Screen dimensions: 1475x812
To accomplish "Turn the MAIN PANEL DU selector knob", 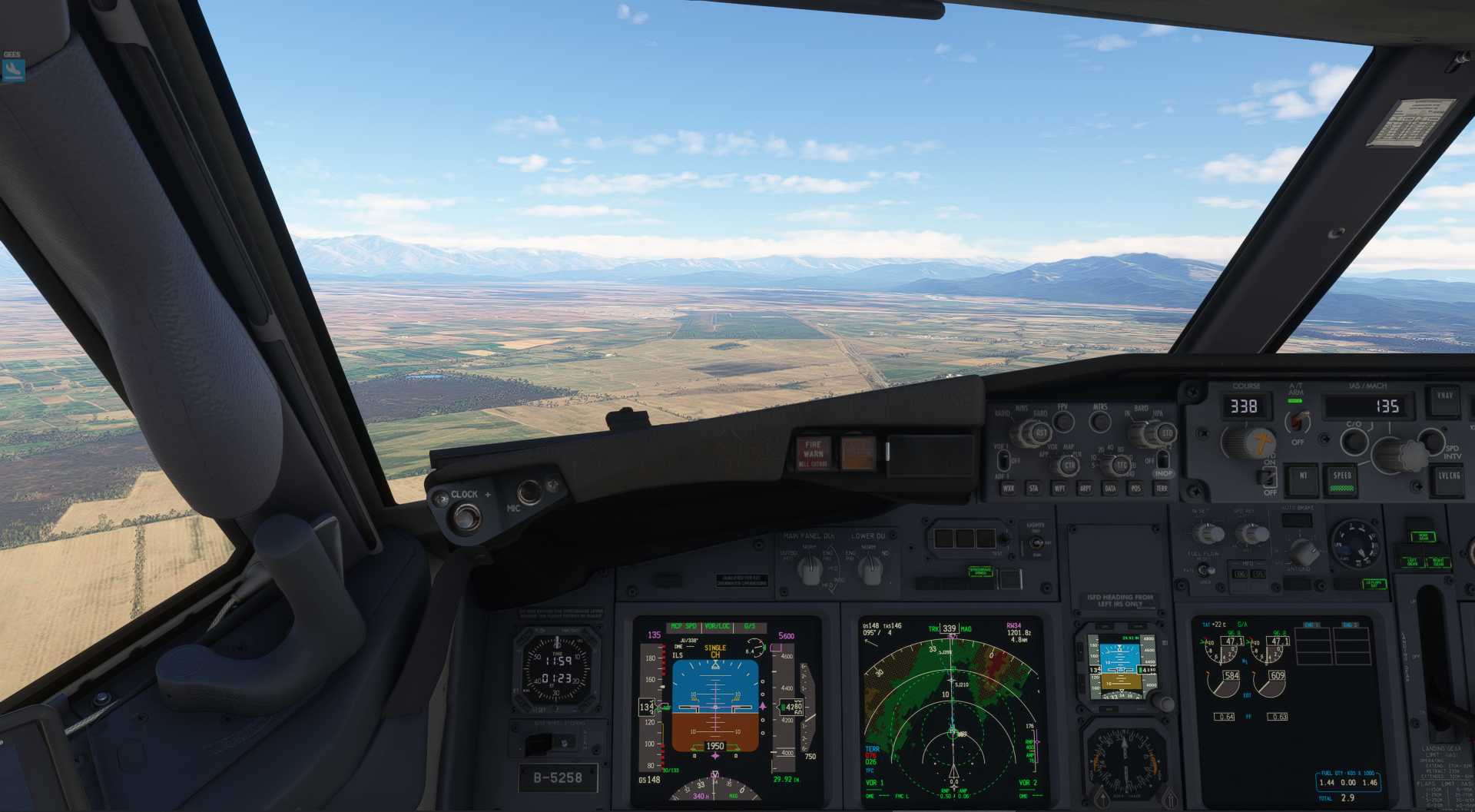I will (810, 568).
